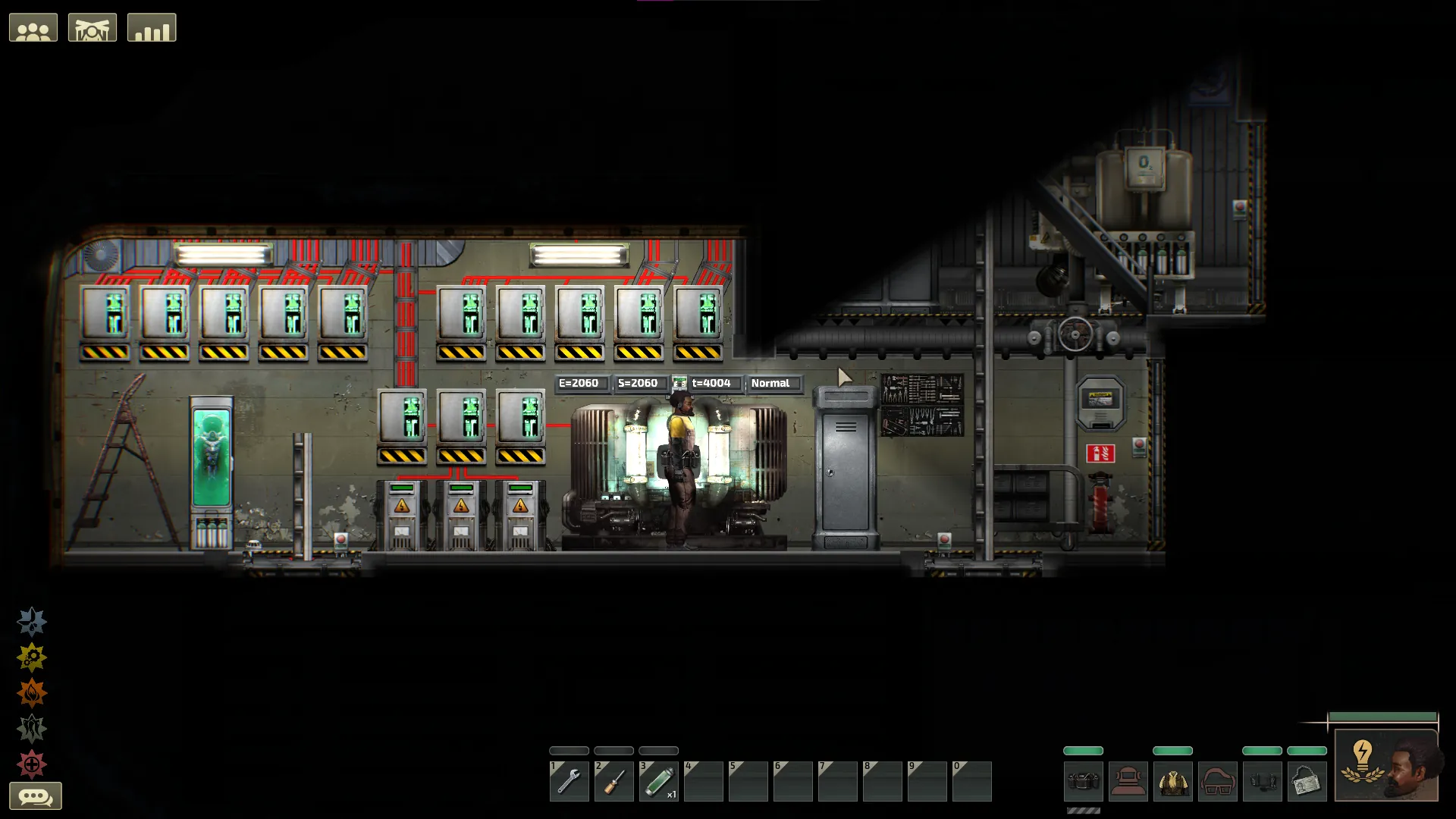The width and height of the screenshot is (1456, 819).
Task: Click the yellow jacket equipment slot
Action: pos(1172,781)
